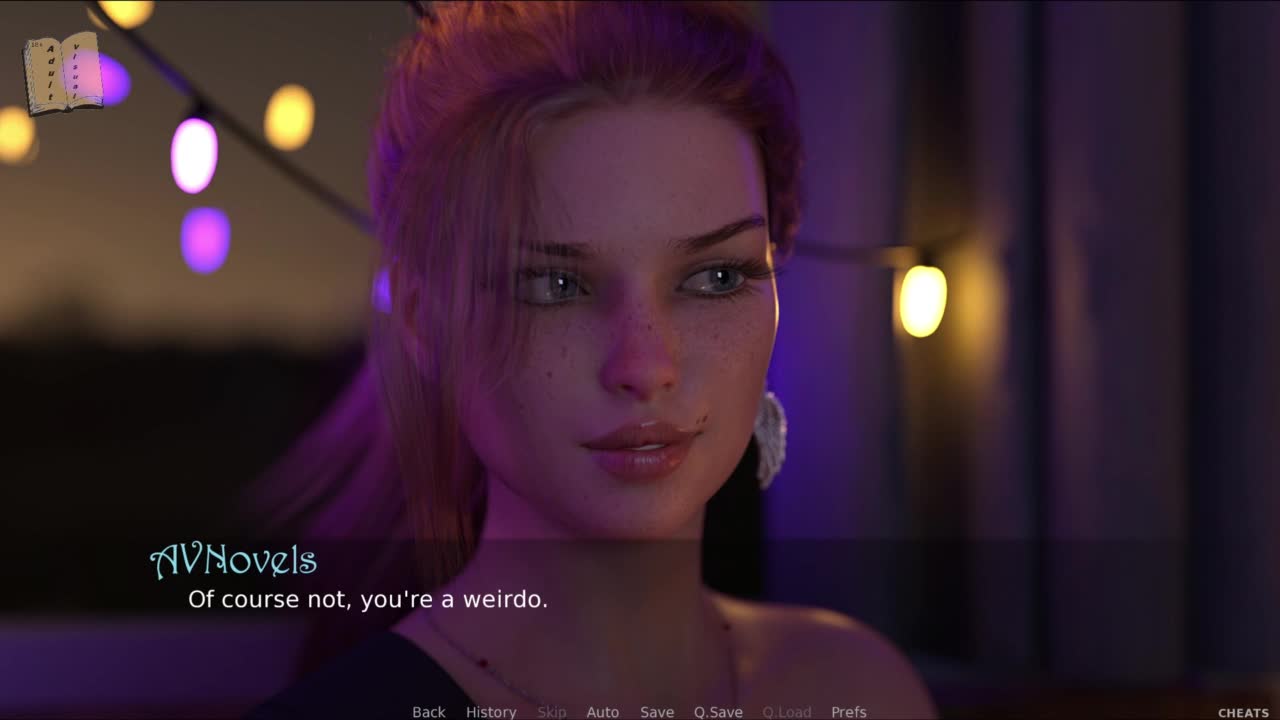Screen dimensions: 1280x720
Task: Quick save with Q.Save
Action: [x=718, y=712]
